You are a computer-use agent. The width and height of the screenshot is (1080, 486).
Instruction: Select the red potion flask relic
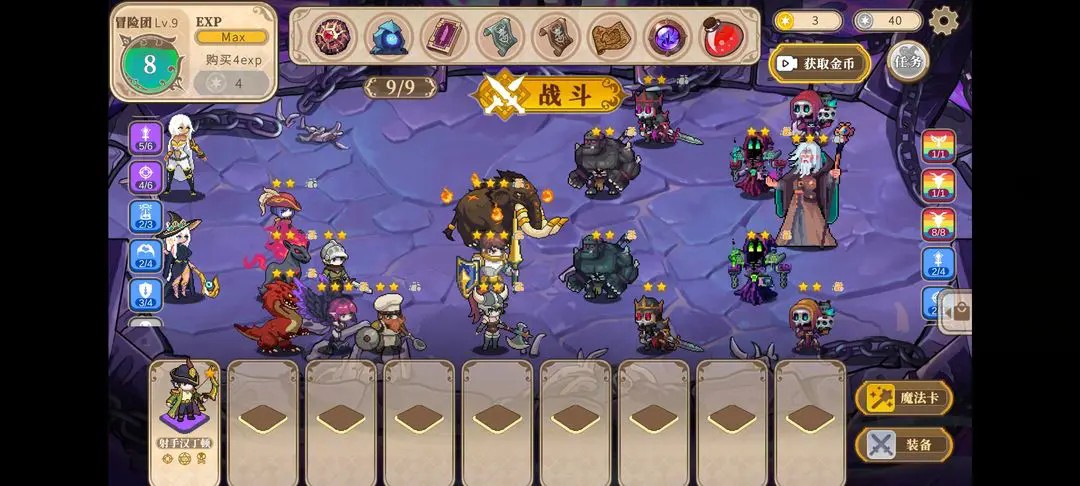point(721,37)
